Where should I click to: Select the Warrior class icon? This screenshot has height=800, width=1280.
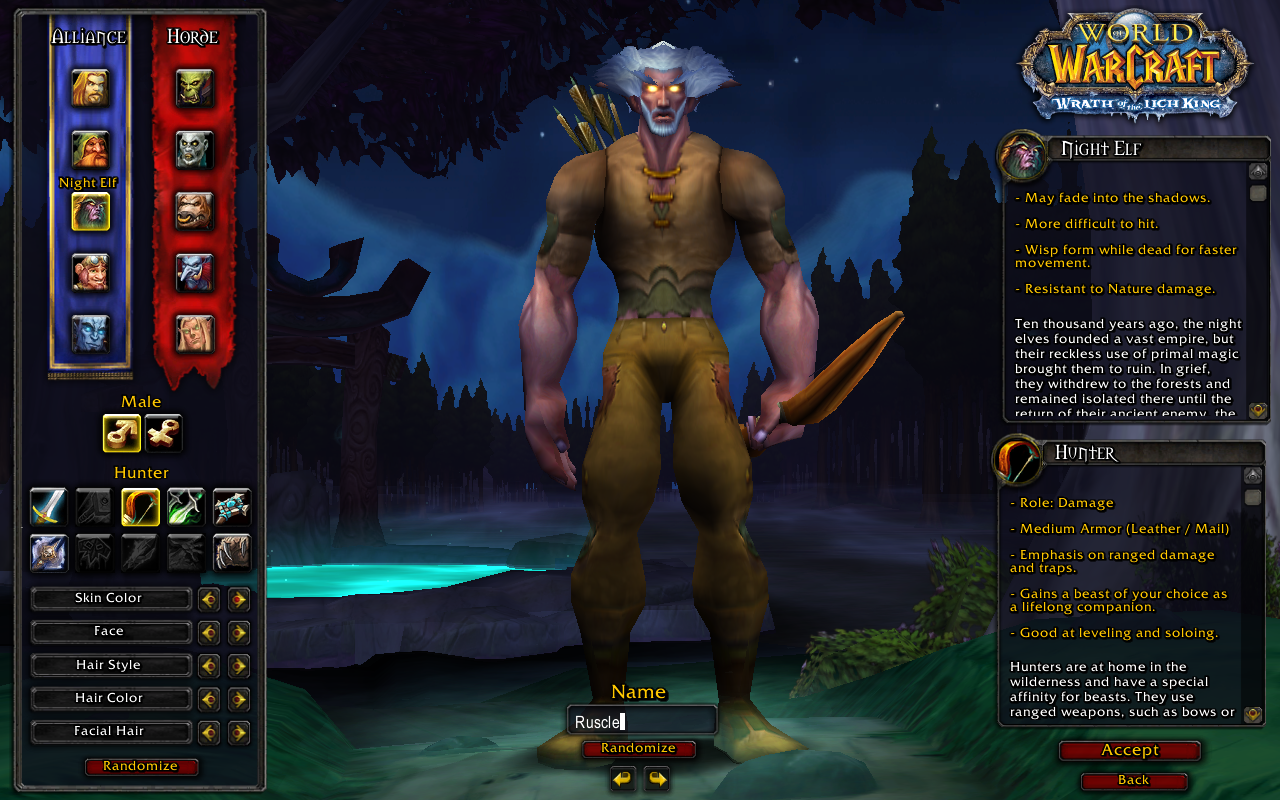pyautogui.click(x=48, y=507)
